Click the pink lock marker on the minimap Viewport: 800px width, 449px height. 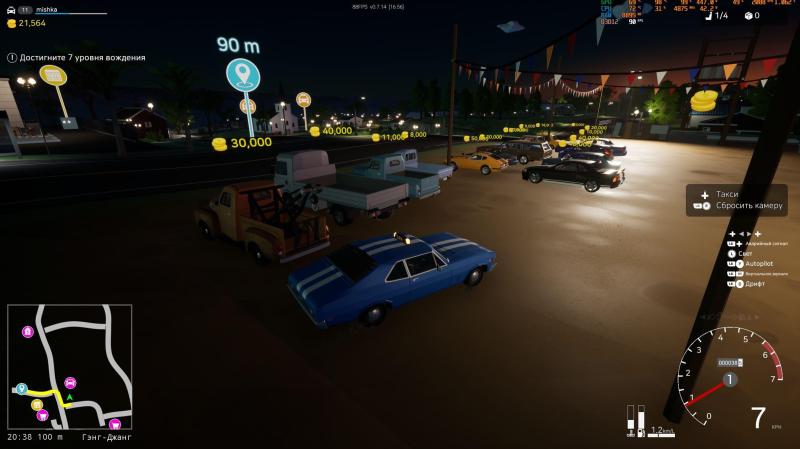27,330
